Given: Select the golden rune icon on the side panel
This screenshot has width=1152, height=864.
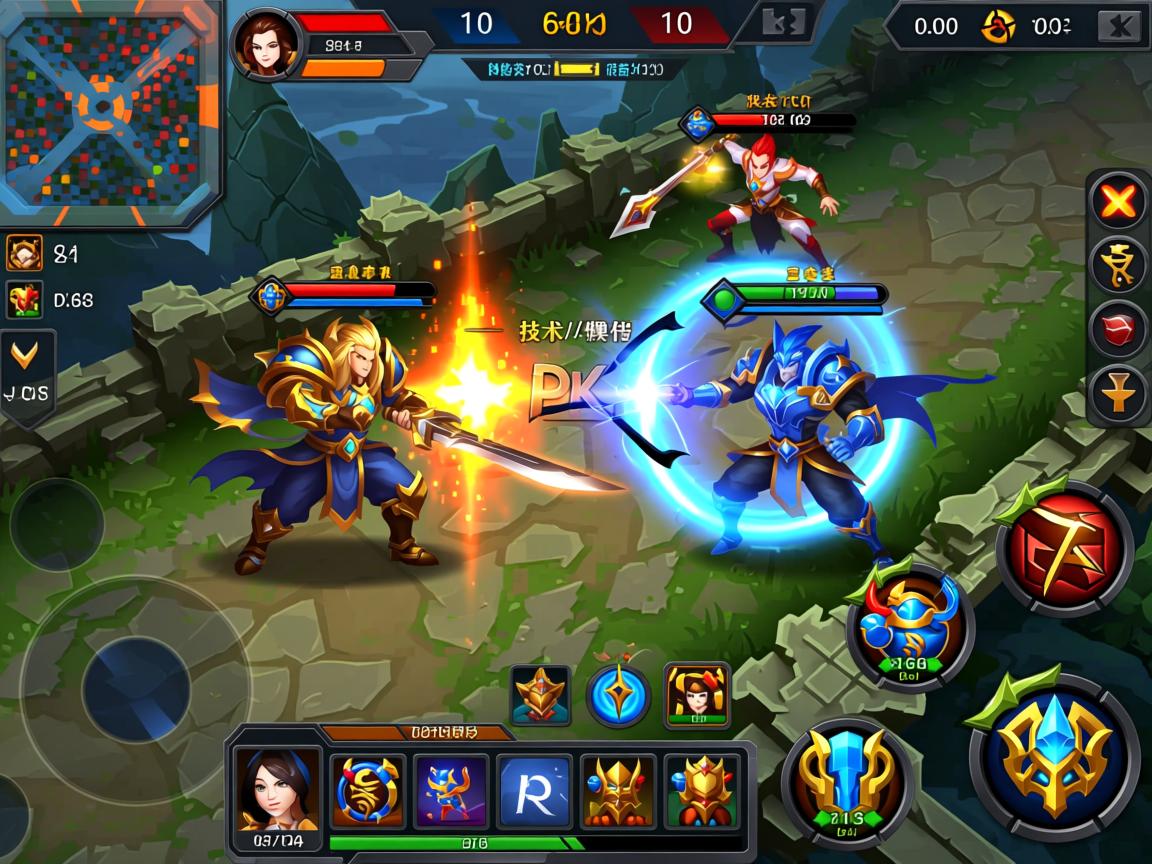Looking at the screenshot, I should (1118, 265).
